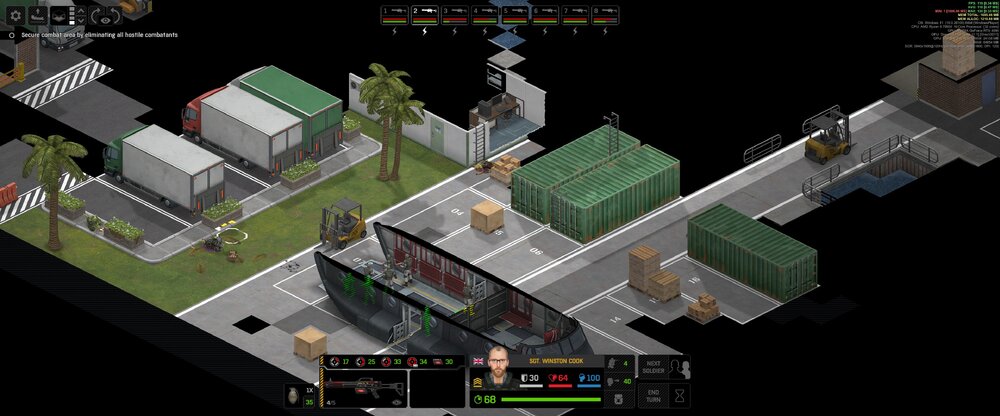
Task: Switch to the Next Soldier
Action: (x=654, y=366)
